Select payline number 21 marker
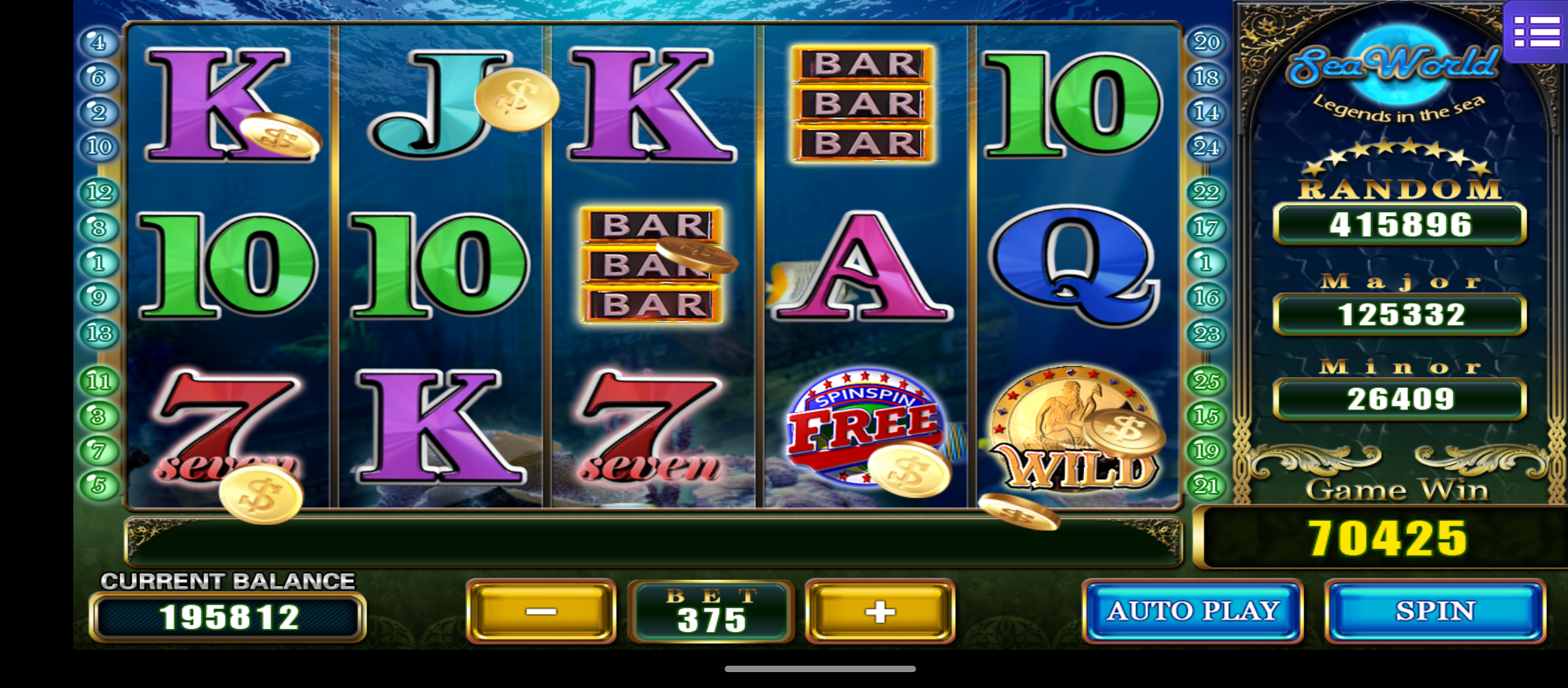The height and width of the screenshot is (688, 1568). point(1206,486)
